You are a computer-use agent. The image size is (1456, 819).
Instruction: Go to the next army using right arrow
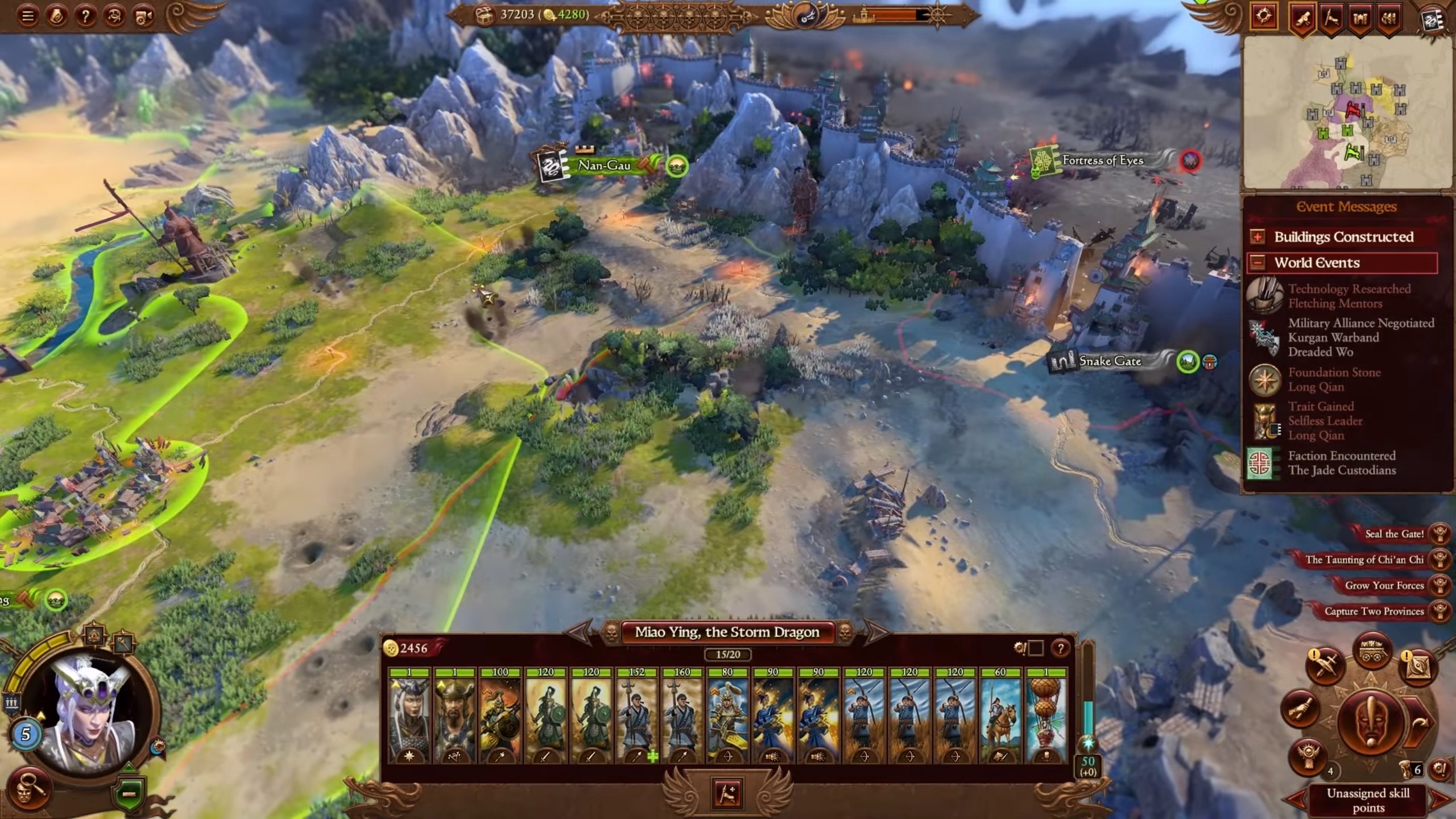874,631
